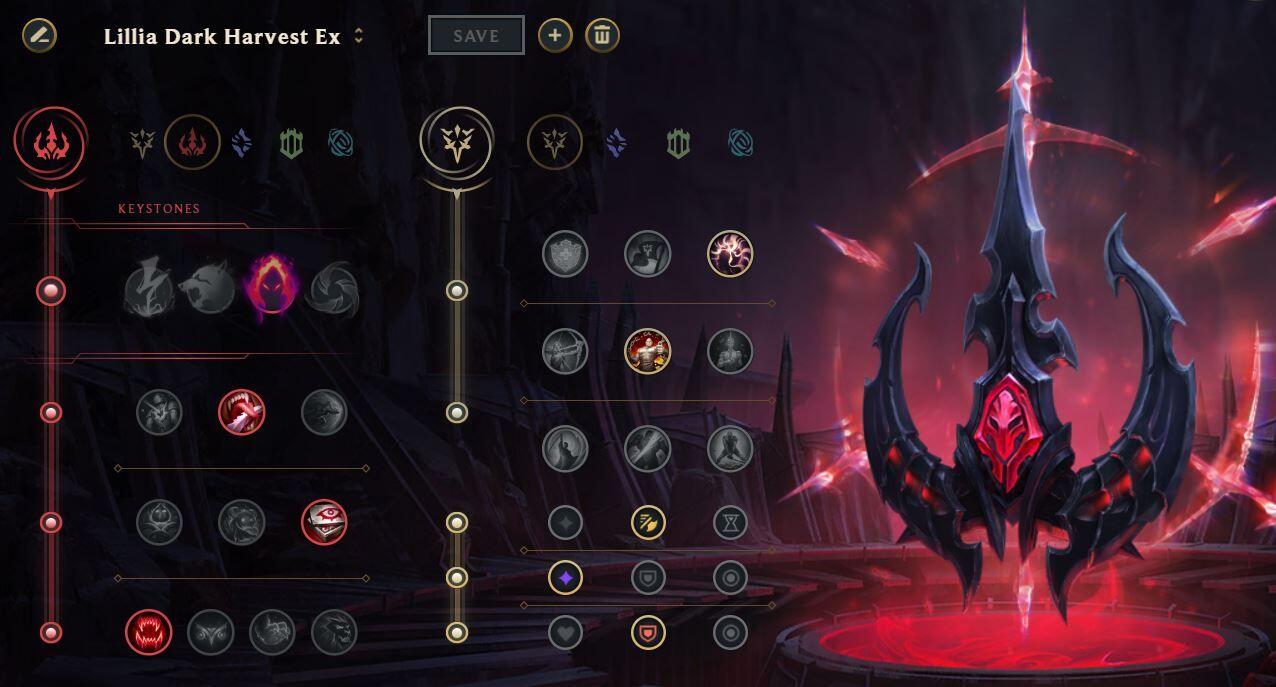Choose the heart health stat shard
The height and width of the screenshot is (687, 1276).
(x=565, y=632)
